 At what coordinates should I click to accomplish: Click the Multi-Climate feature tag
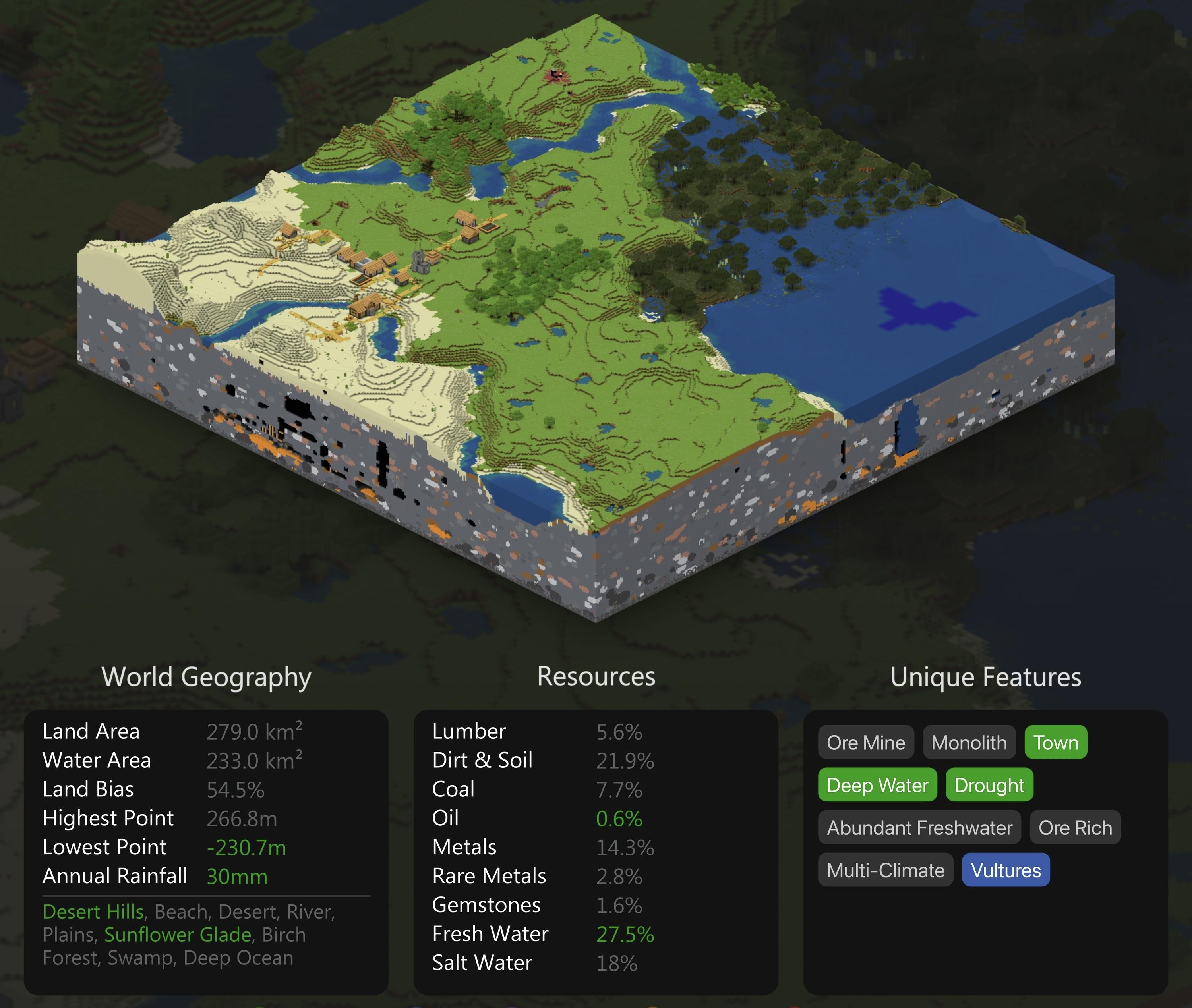885,870
